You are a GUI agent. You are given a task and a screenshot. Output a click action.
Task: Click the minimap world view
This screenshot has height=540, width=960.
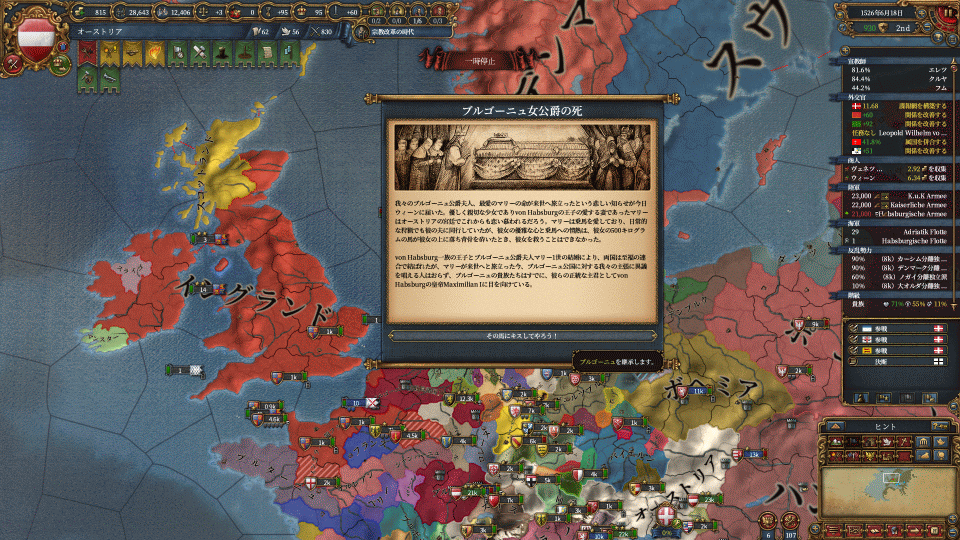(882, 491)
